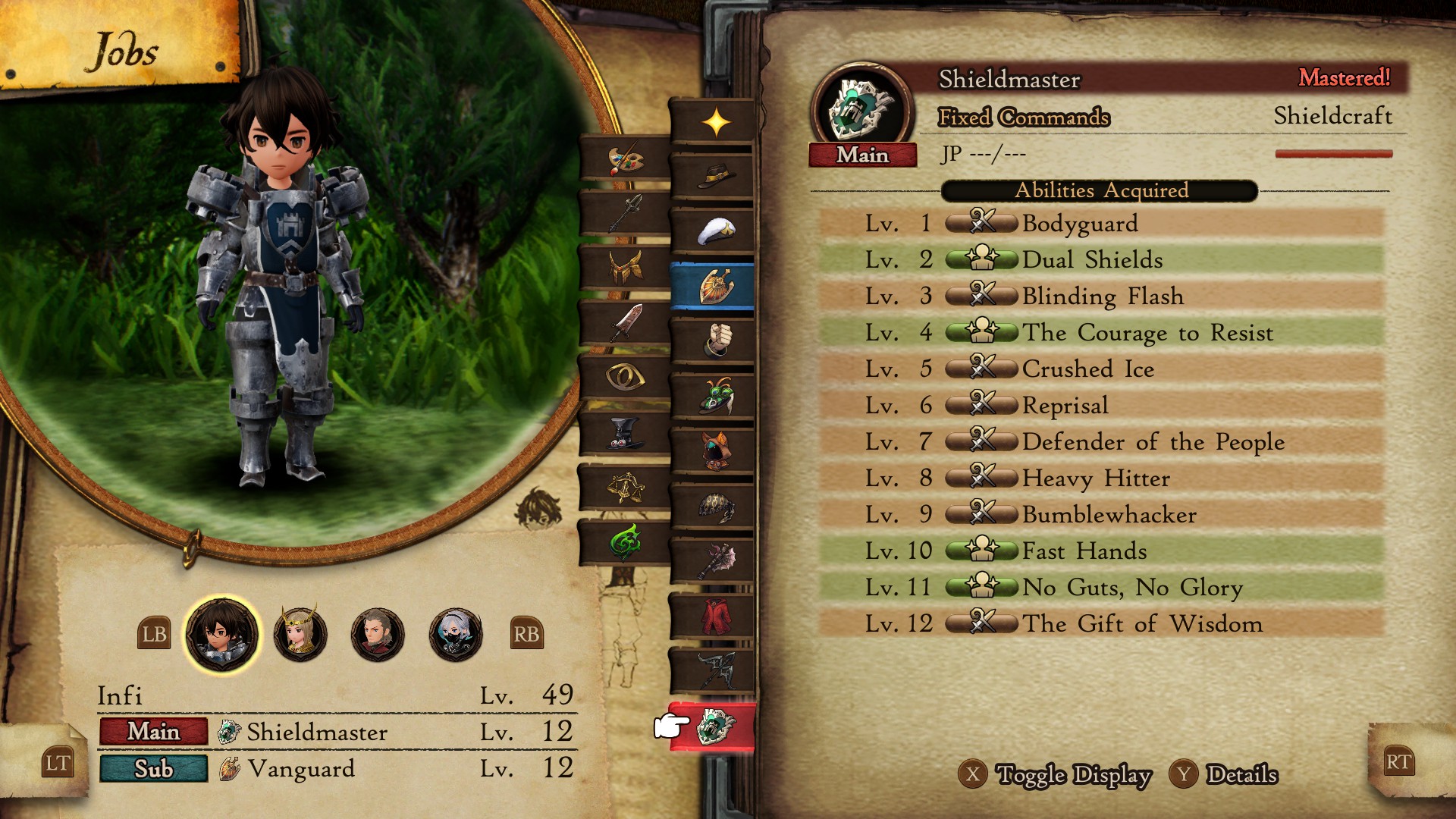Select the Freelancer star job tab
This screenshot has height=819, width=1456.
(714, 122)
